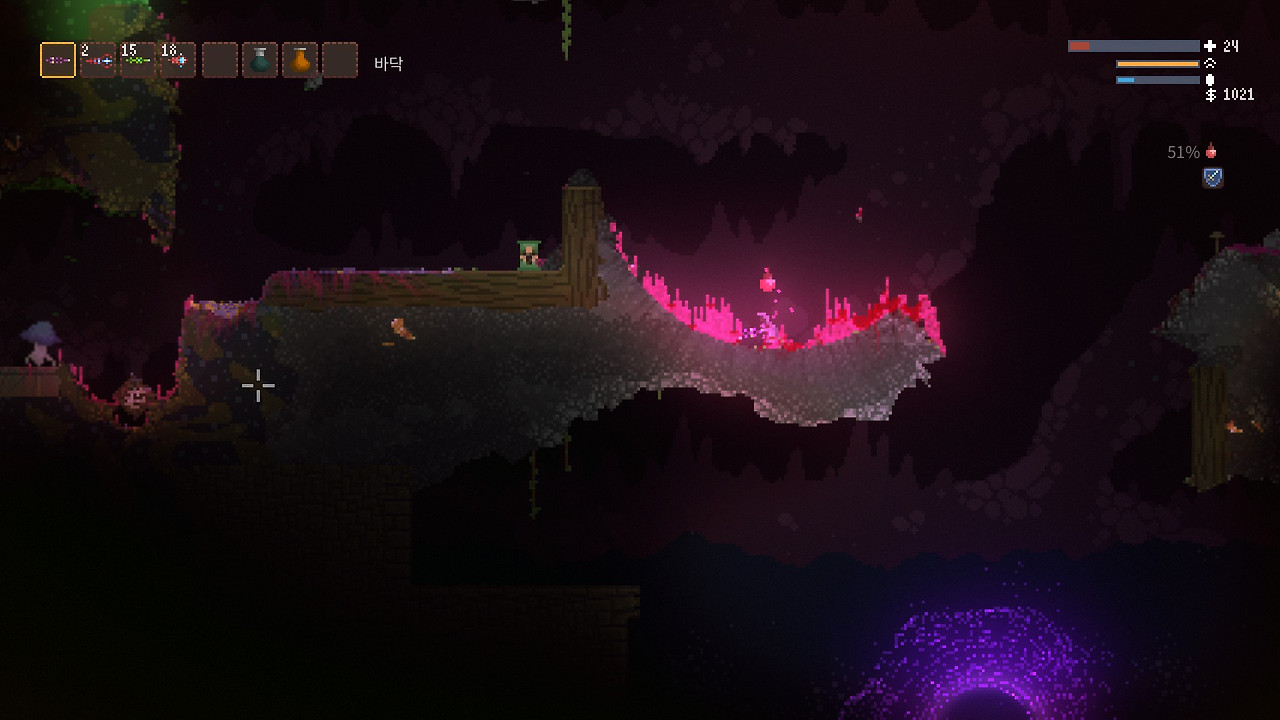Select the teal potion flask slot
The width and height of the screenshot is (1280, 720).
[260, 60]
